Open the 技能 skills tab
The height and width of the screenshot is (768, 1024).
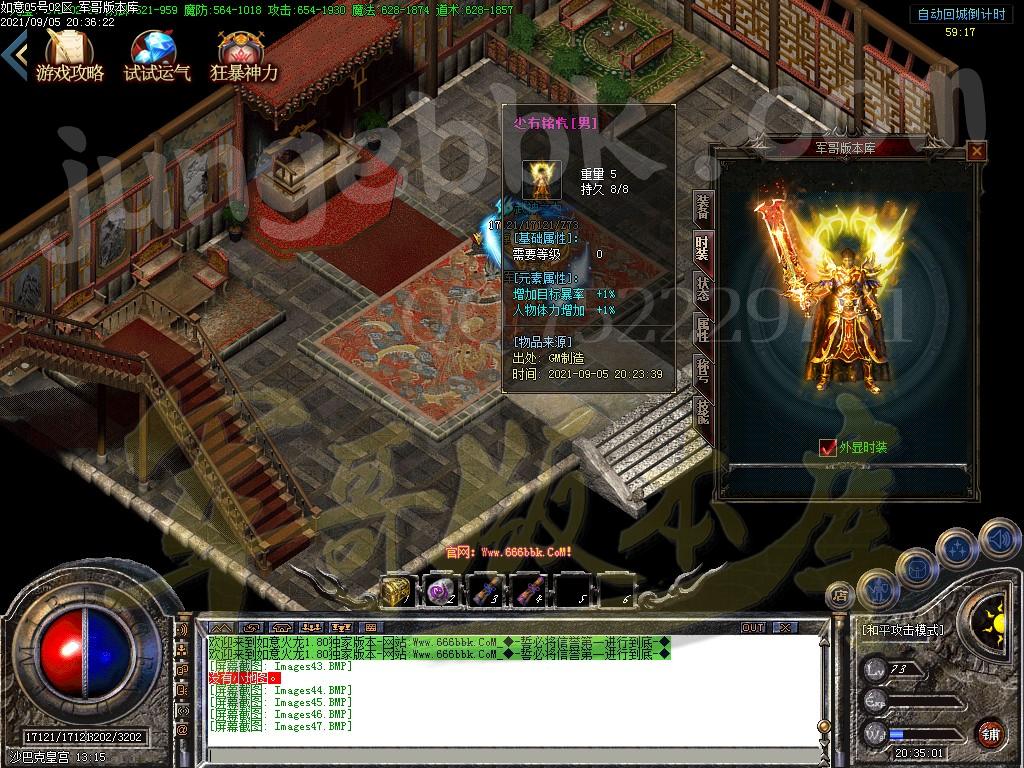point(703,411)
